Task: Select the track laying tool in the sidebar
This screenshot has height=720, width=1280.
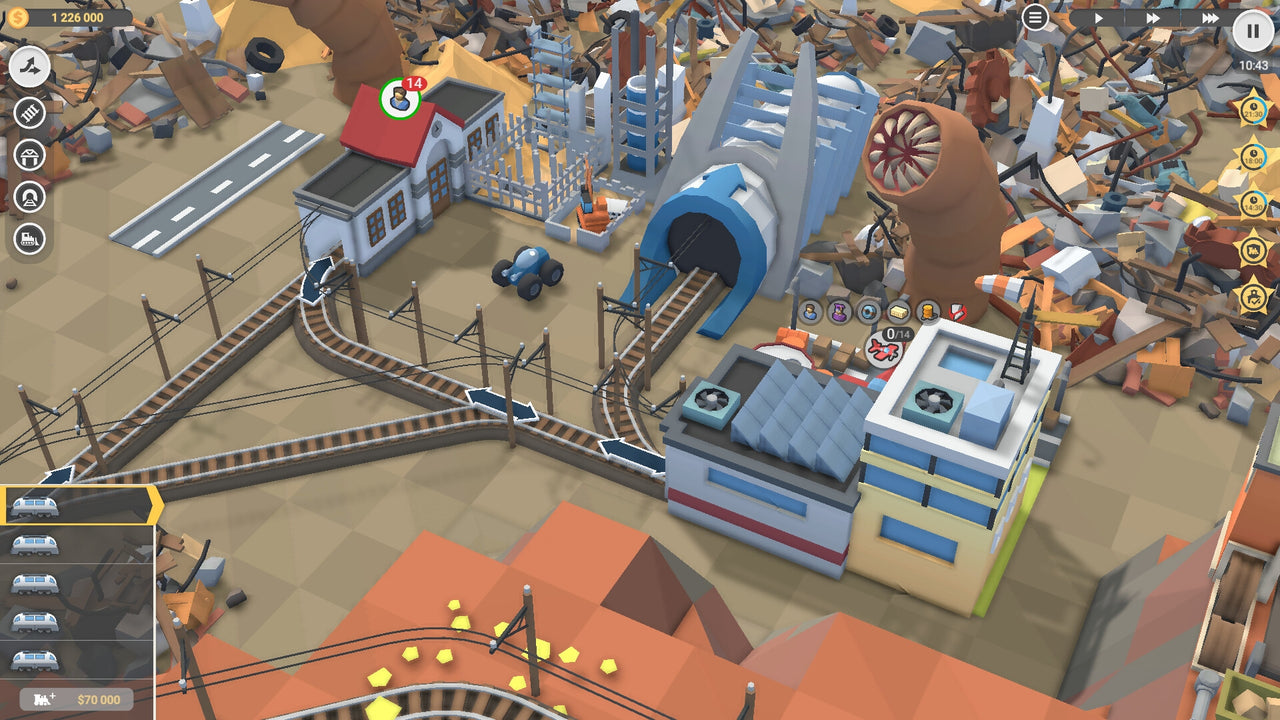Action: [x=29, y=113]
